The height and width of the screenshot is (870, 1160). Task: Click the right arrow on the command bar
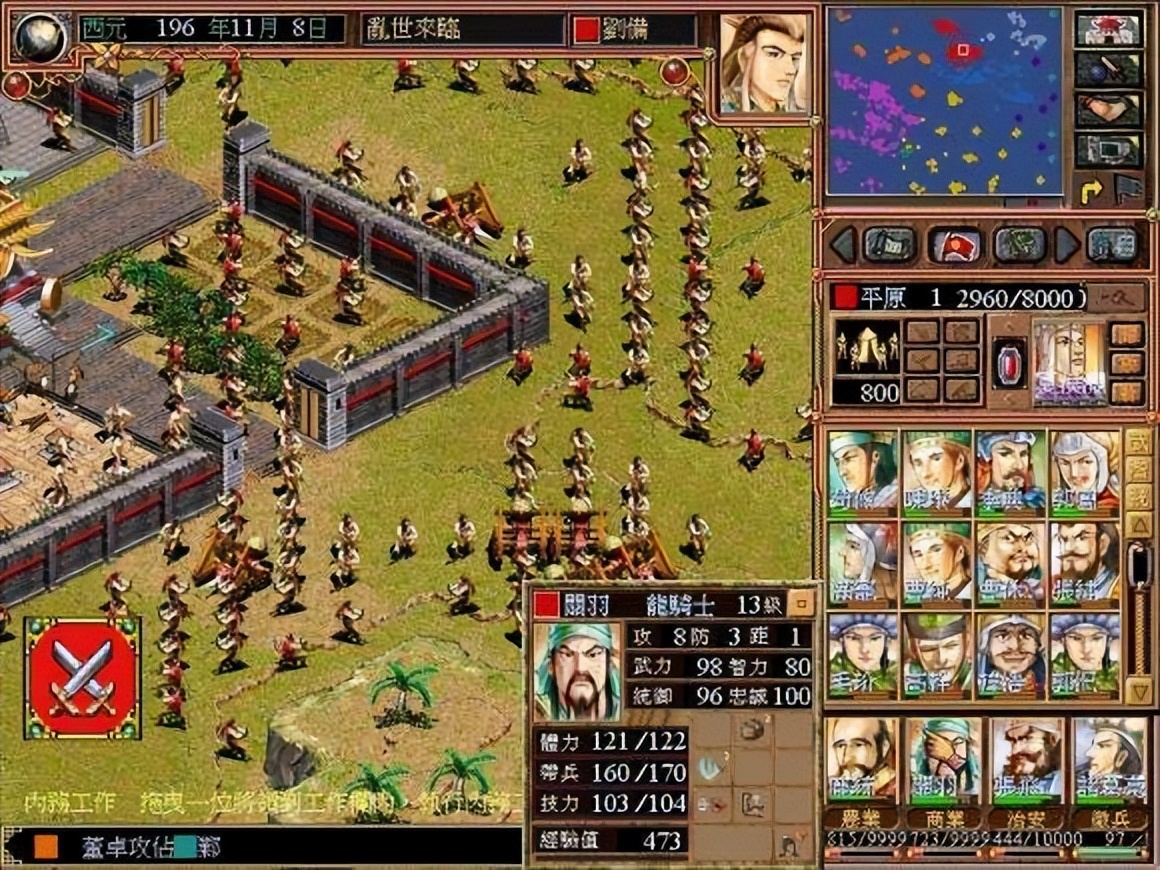(1068, 244)
